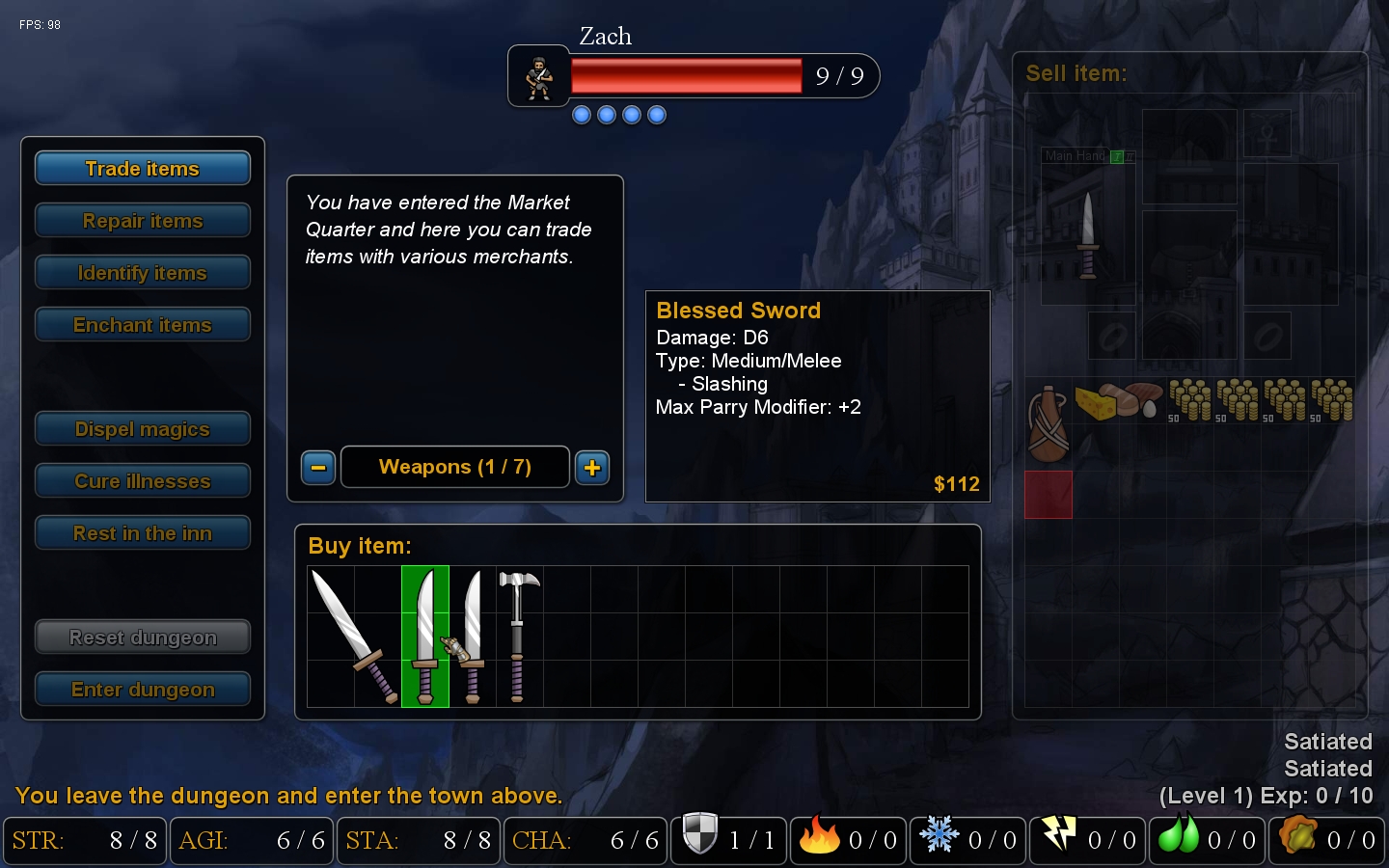
Task: Pick the cheese wedge food item
Action: 1095,402
